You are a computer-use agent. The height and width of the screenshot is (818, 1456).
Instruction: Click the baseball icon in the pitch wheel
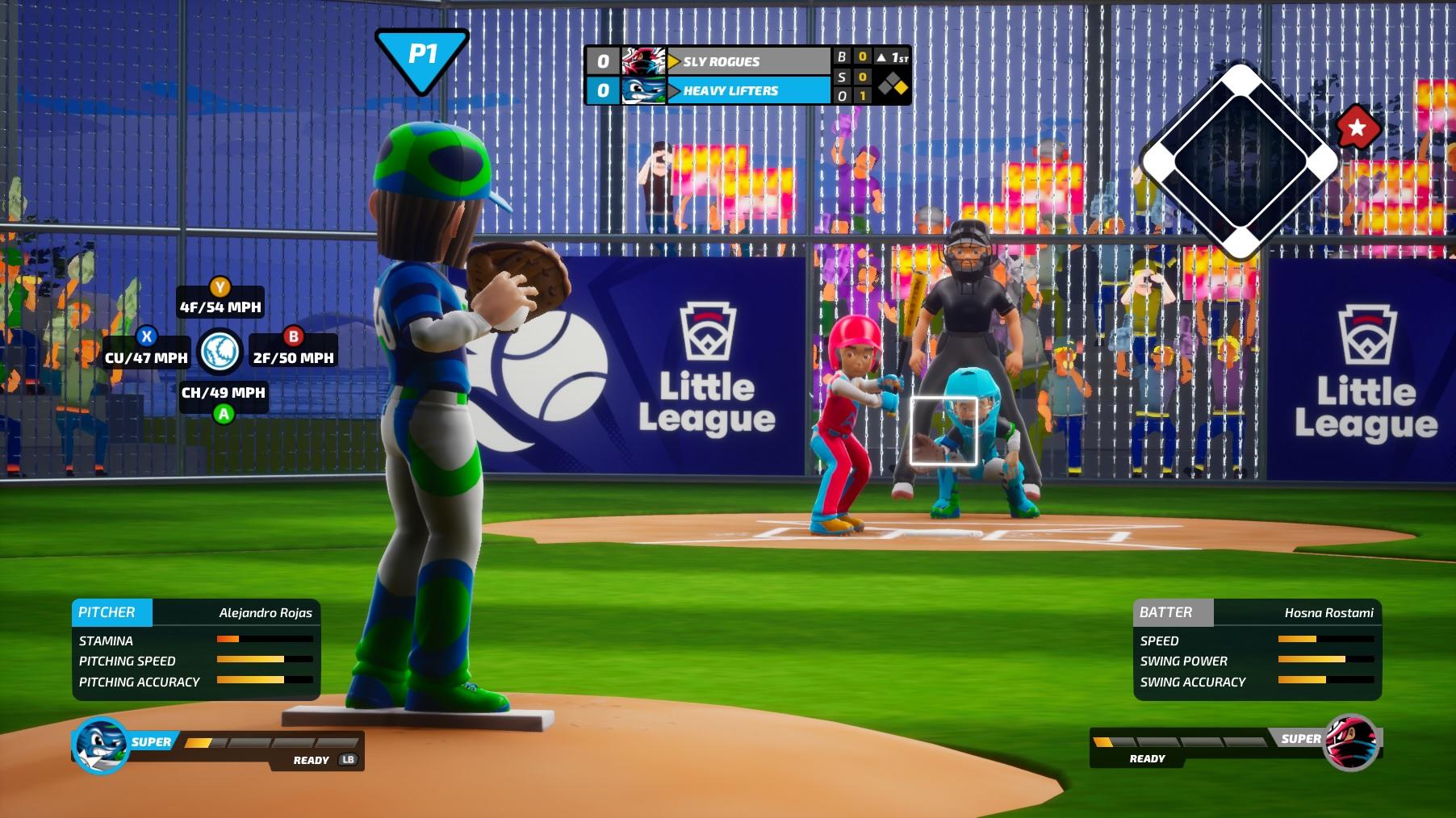220,352
